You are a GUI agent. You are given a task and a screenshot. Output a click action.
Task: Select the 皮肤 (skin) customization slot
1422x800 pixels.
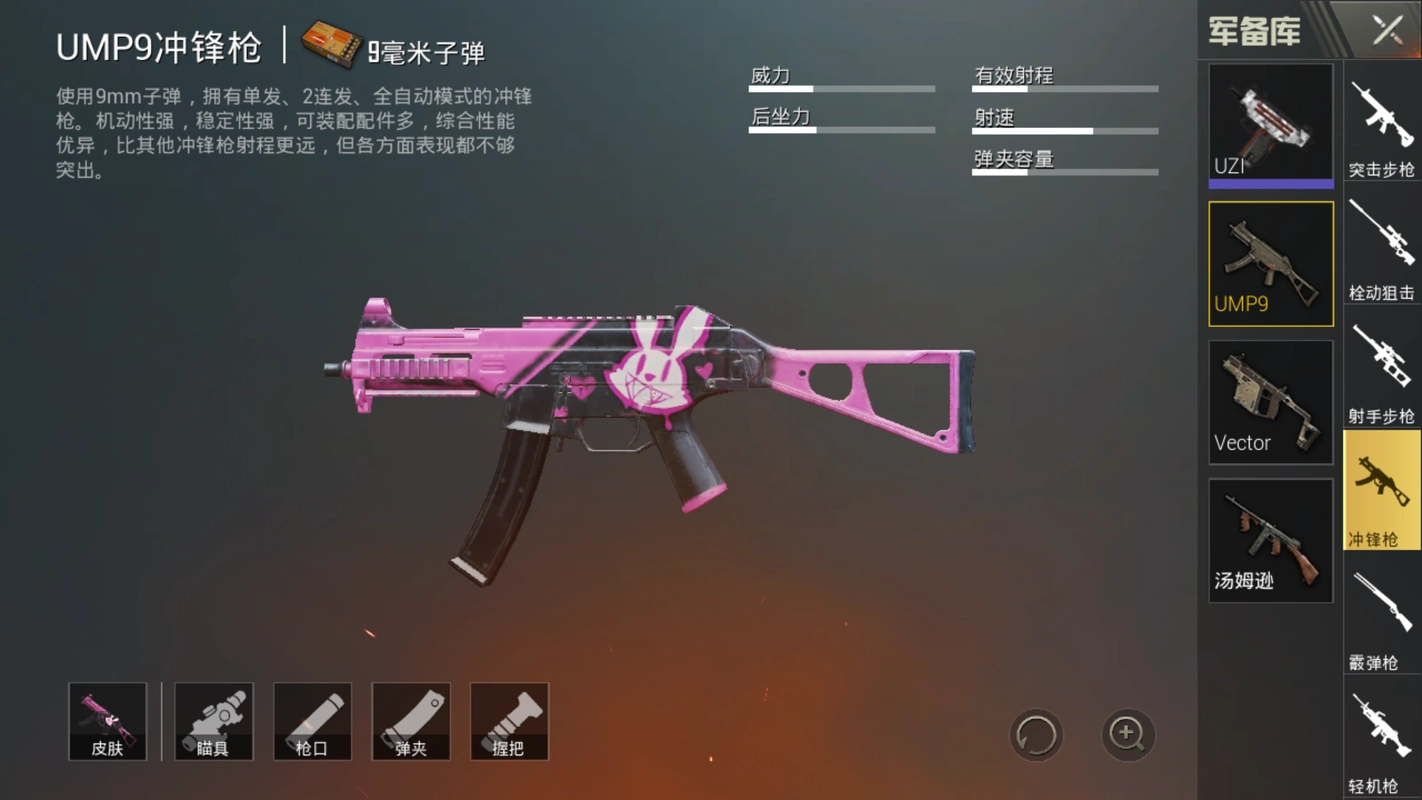pyautogui.click(x=107, y=721)
